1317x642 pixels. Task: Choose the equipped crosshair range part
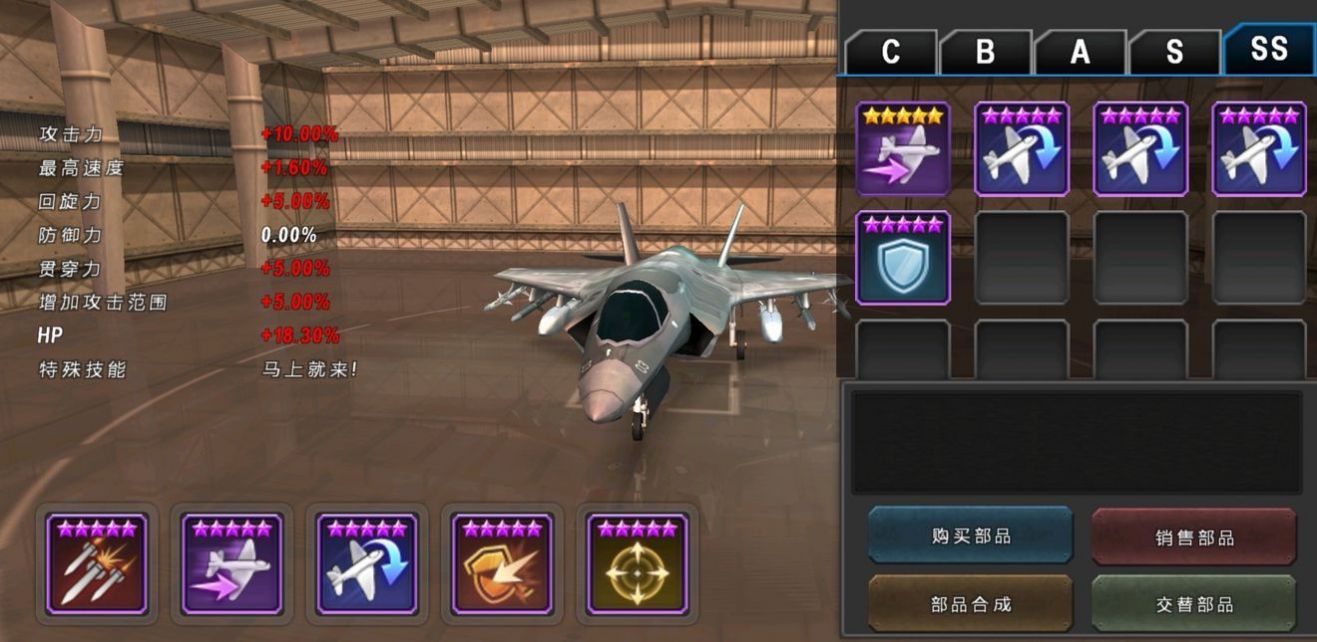(x=637, y=564)
